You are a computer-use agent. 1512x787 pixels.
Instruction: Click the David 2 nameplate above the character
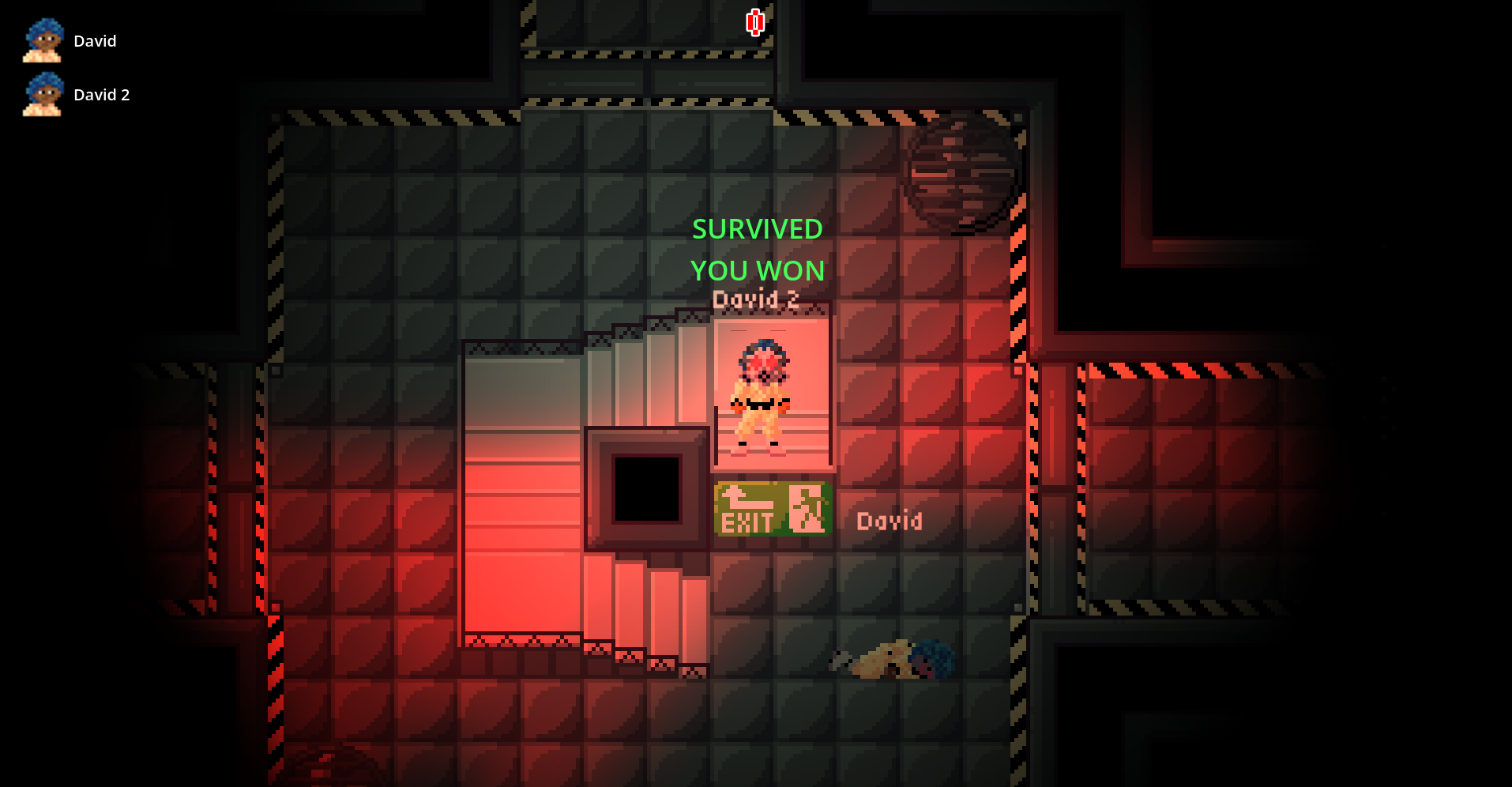click(756, 299)
